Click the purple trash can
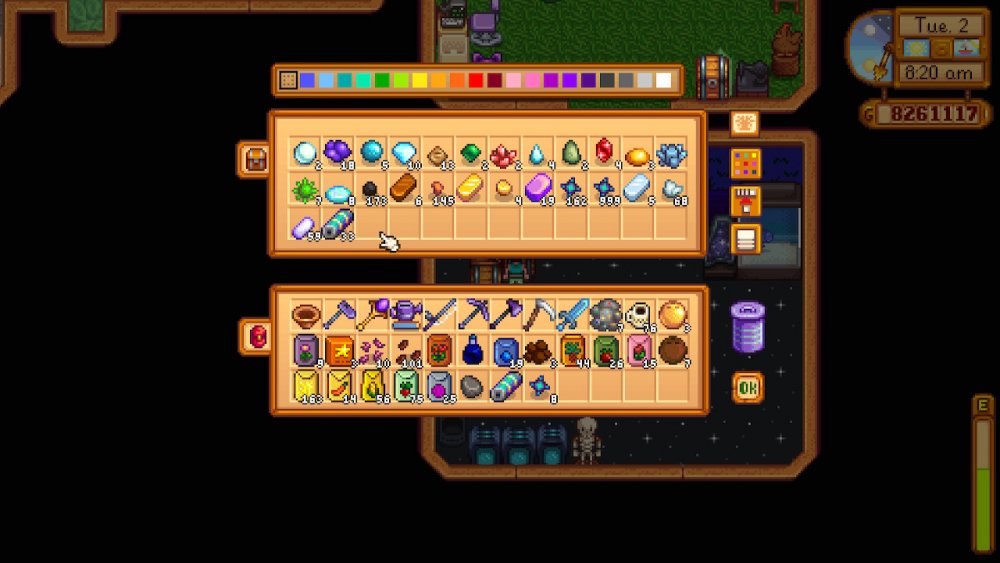Viewport: 1000px width, 563px height. coord(747,327)
